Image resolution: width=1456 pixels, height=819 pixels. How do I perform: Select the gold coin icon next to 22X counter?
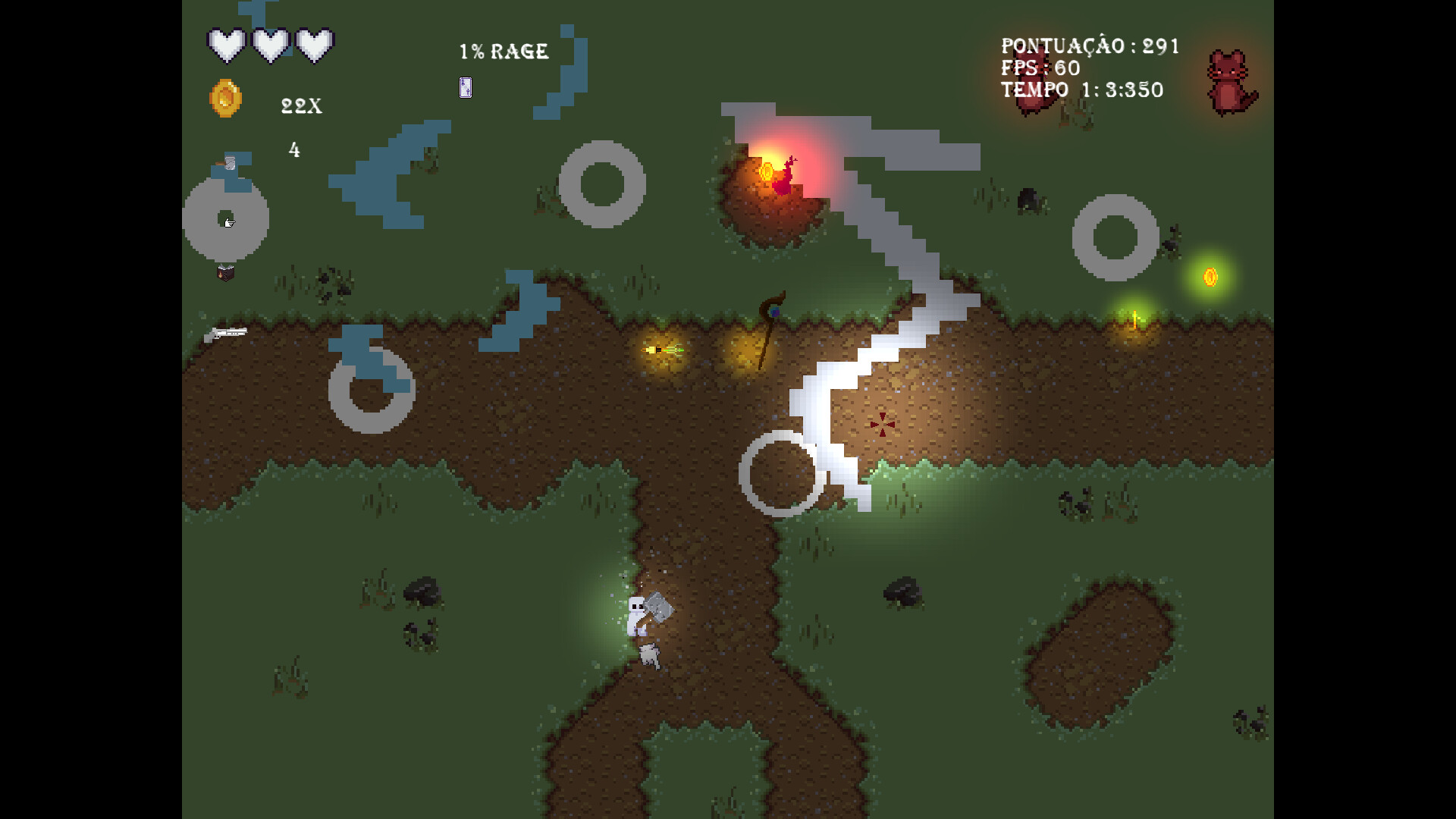(224, 99)
